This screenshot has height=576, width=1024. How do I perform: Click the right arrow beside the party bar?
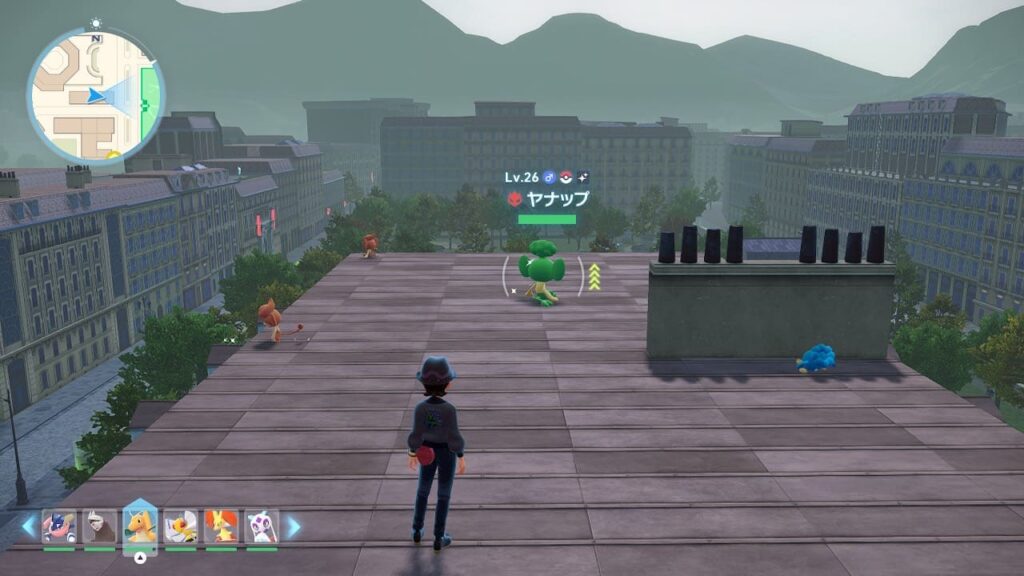click(293, 526)
